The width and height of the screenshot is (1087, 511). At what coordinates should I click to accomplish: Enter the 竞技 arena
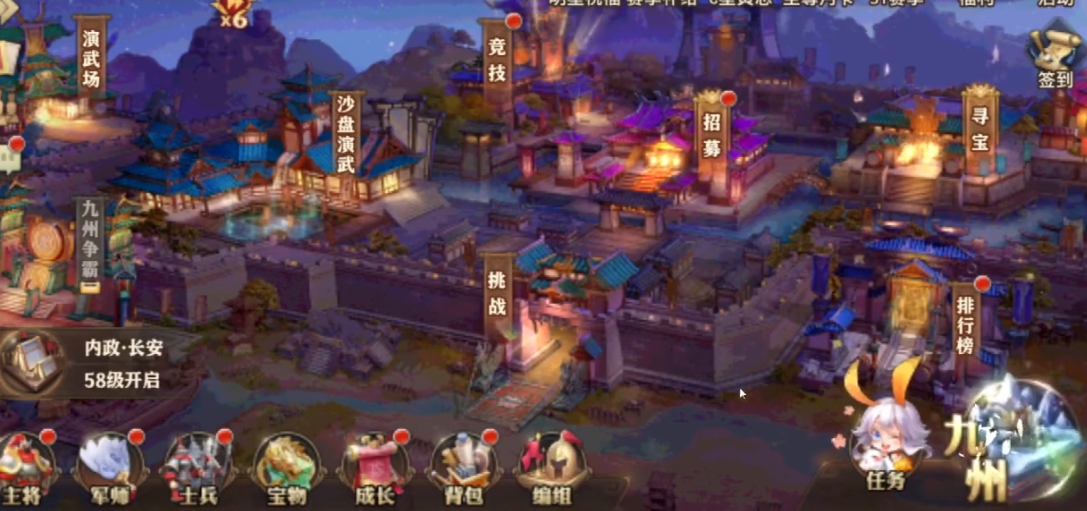coord(497,58)
